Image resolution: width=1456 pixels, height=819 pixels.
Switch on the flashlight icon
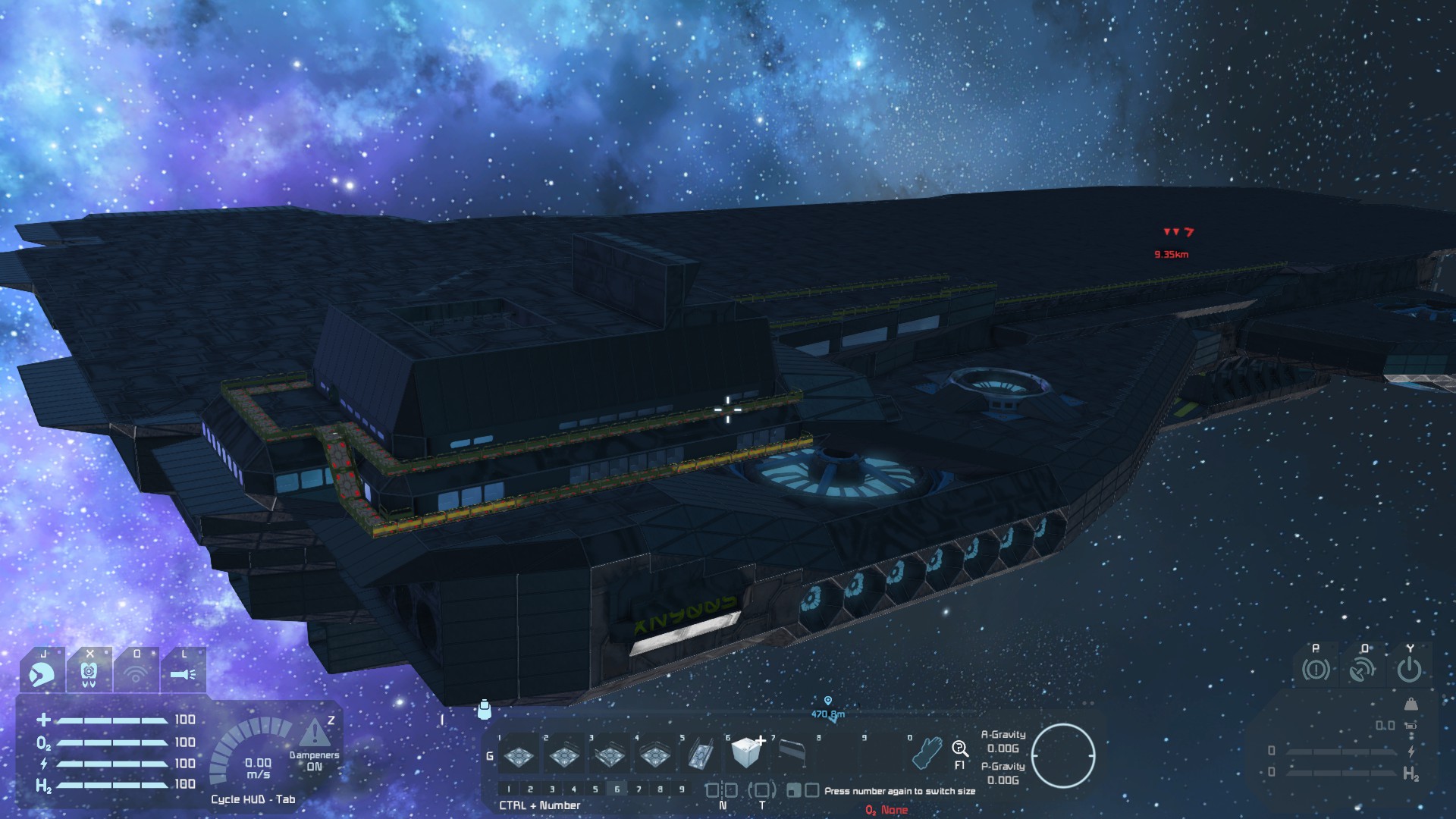(x=183, y=673)
